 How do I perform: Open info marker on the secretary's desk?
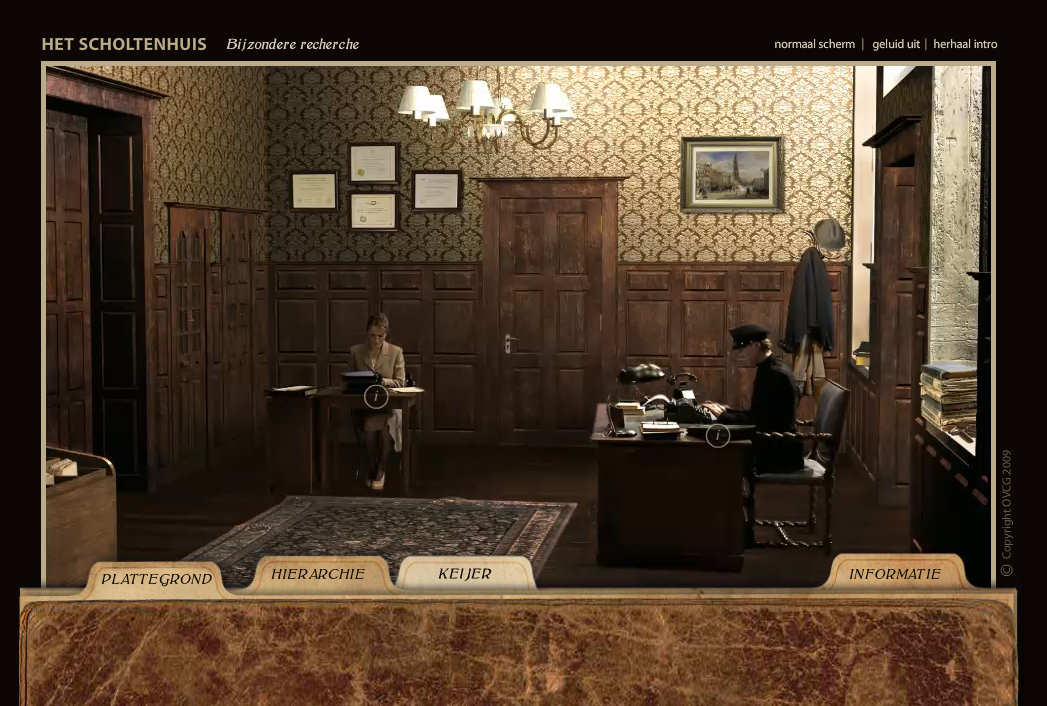coord(375,397)
